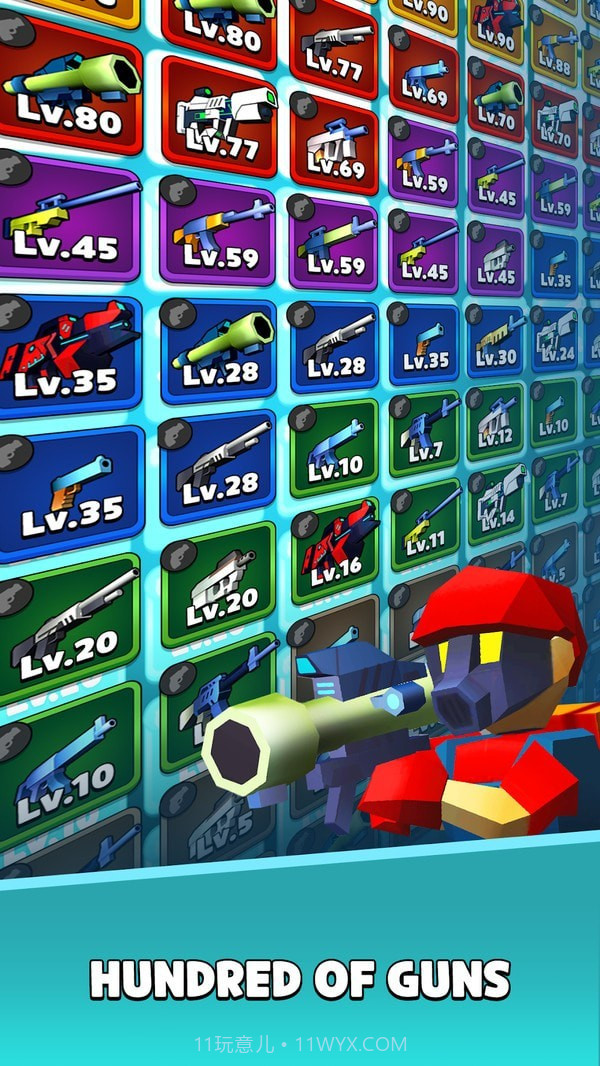Pick the Lv.35 red and black gun tile
This screenshot has height=1066, width=600.
tap(68, 353)
